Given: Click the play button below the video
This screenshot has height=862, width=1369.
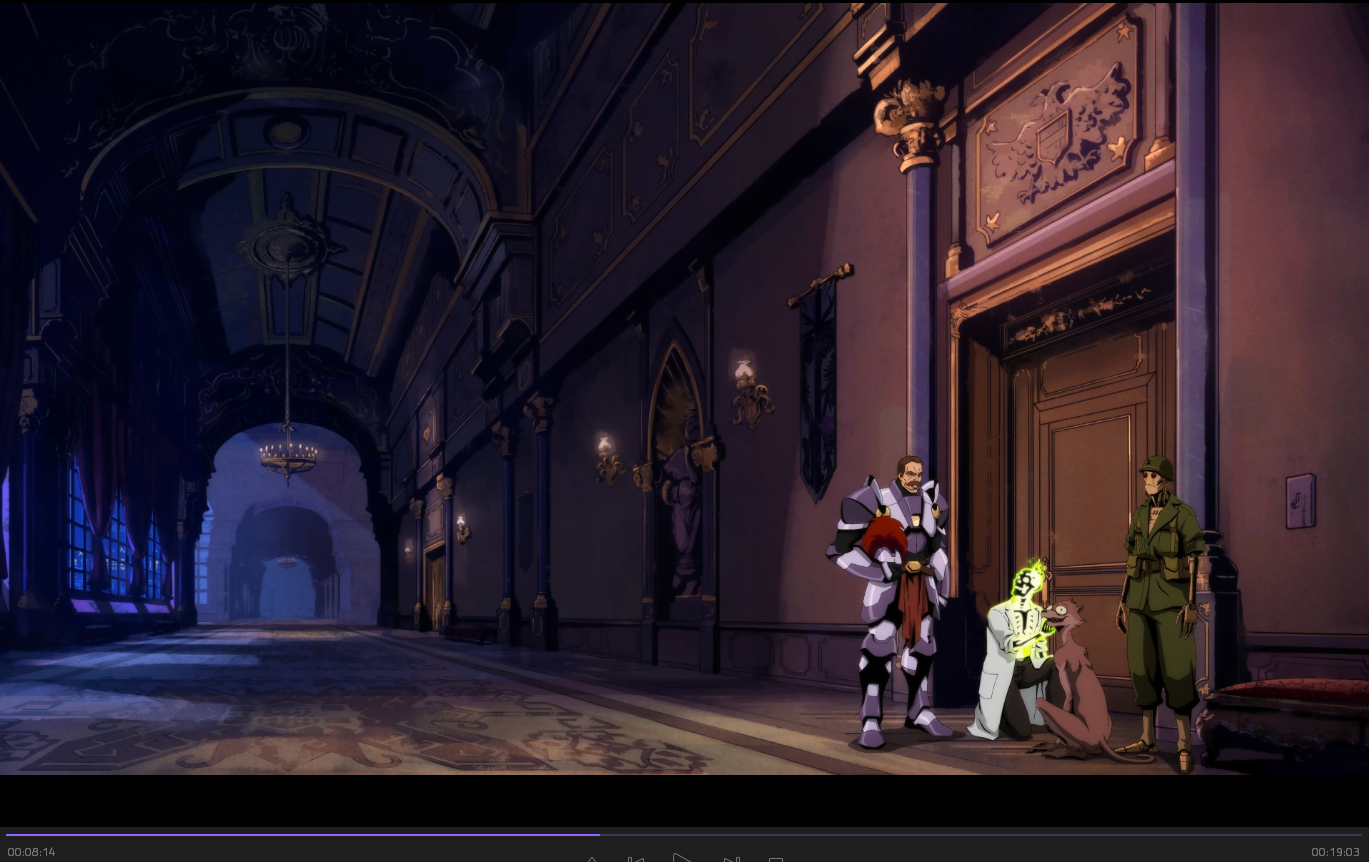Looking at the screenshot, I should [x=682, y=858].
